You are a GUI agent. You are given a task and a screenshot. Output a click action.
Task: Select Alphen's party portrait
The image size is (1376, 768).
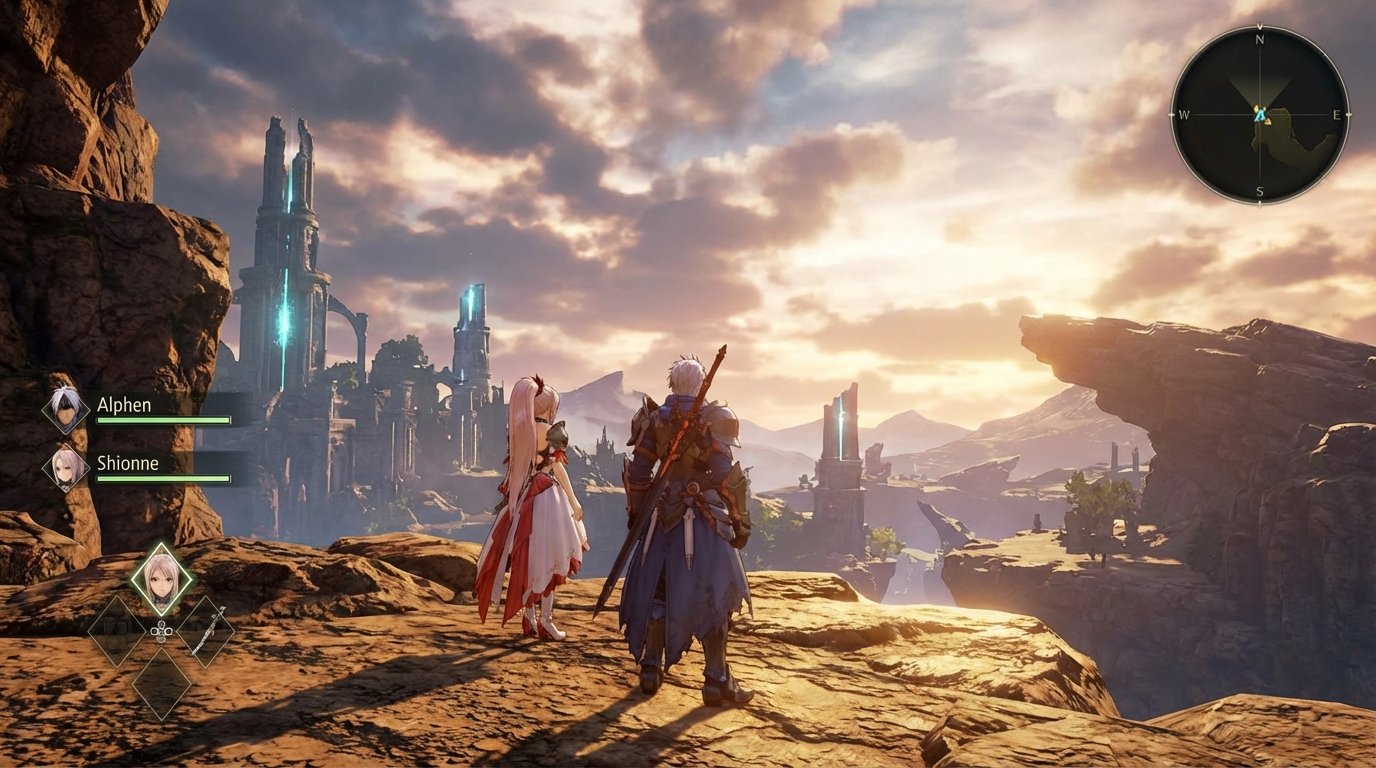[x=66, y=409]
